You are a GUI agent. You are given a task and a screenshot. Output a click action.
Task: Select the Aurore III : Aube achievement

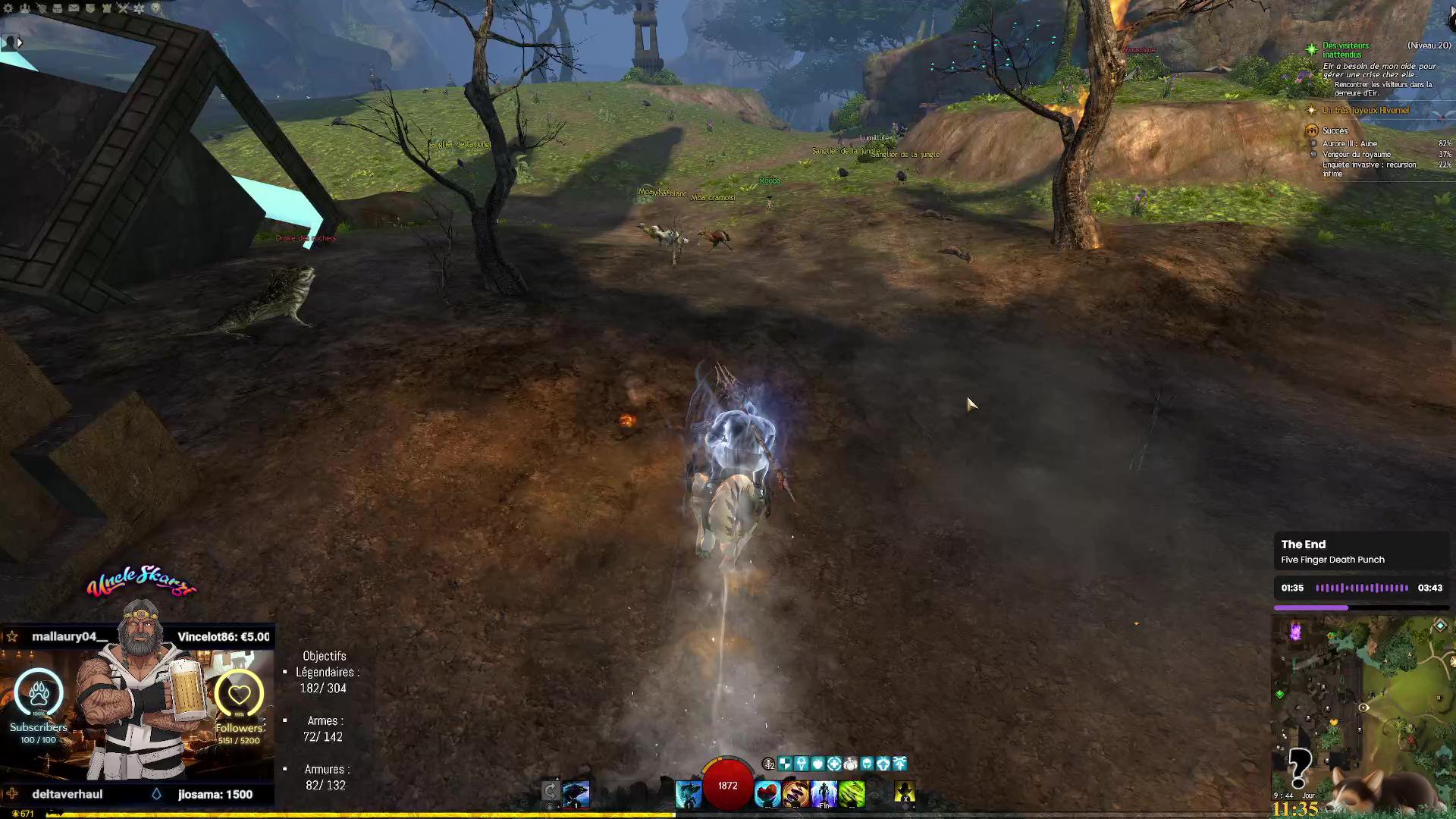click(1349, 144)
